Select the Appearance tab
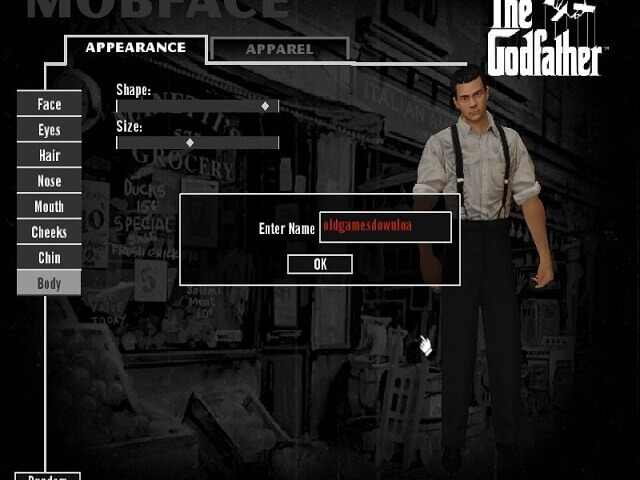Screen dimensions: 640x480 click(x=135, y=48)
